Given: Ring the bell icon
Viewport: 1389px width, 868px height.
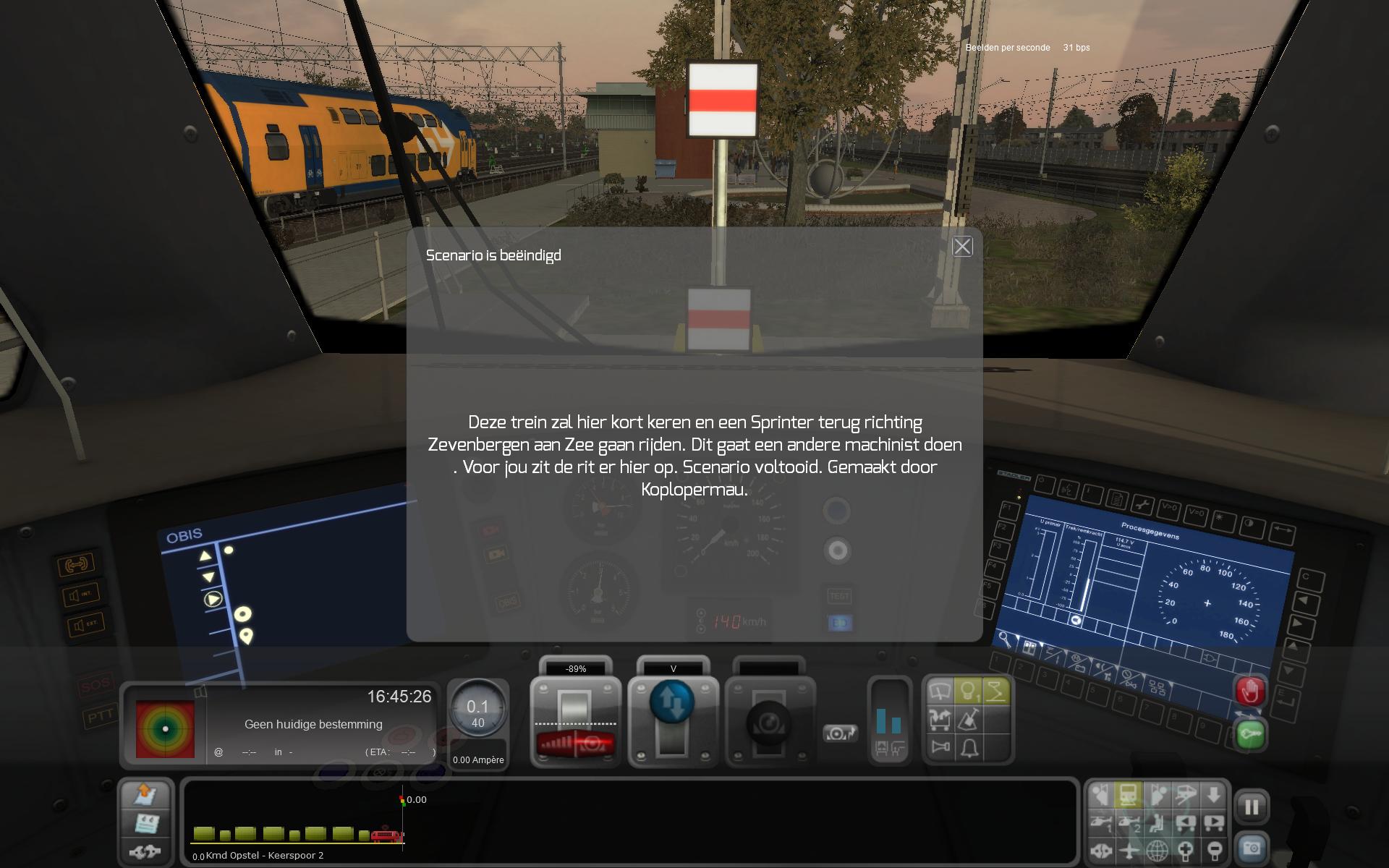Looking at the screenshot, I should pos(969,747).
